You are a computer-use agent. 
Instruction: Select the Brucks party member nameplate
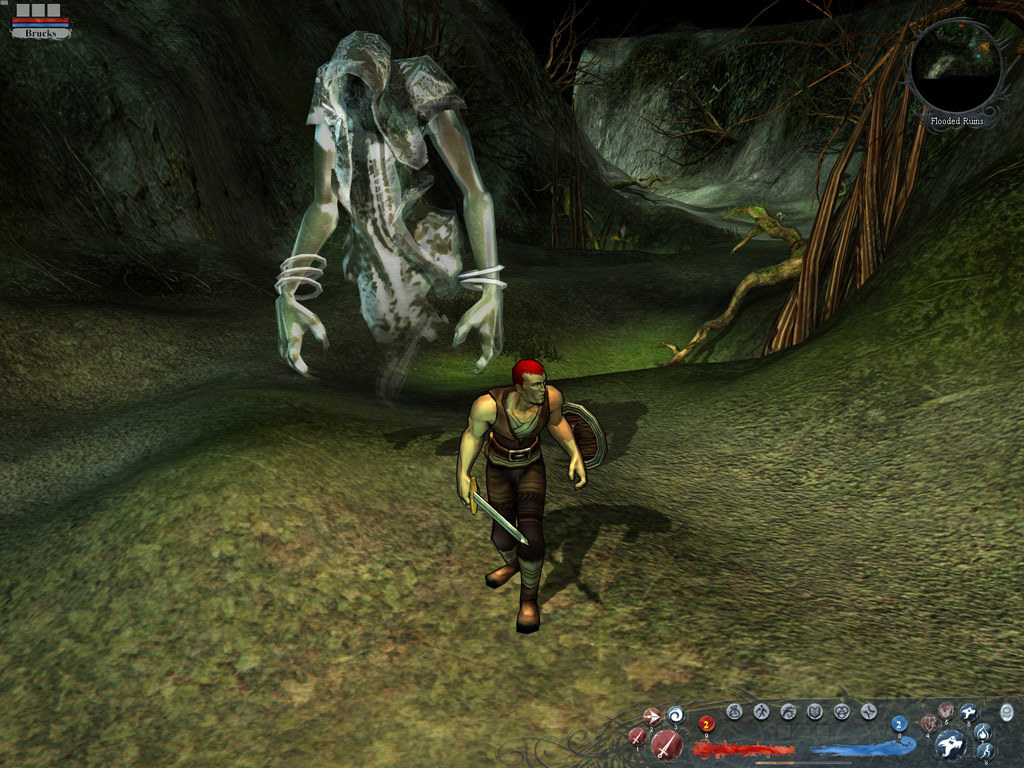41,33
